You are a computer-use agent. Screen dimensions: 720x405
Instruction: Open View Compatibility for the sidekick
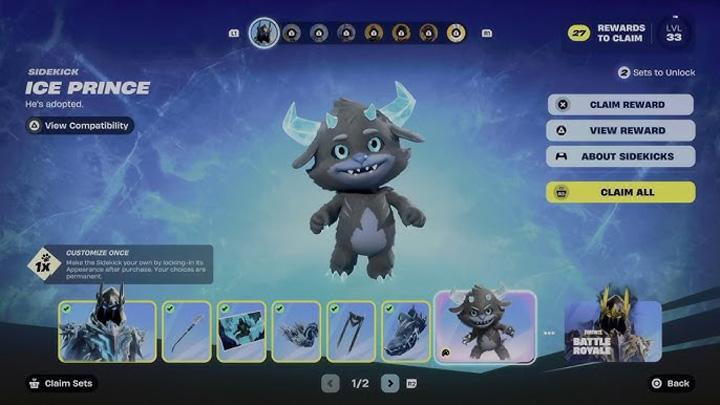click(x=80, y=126)
